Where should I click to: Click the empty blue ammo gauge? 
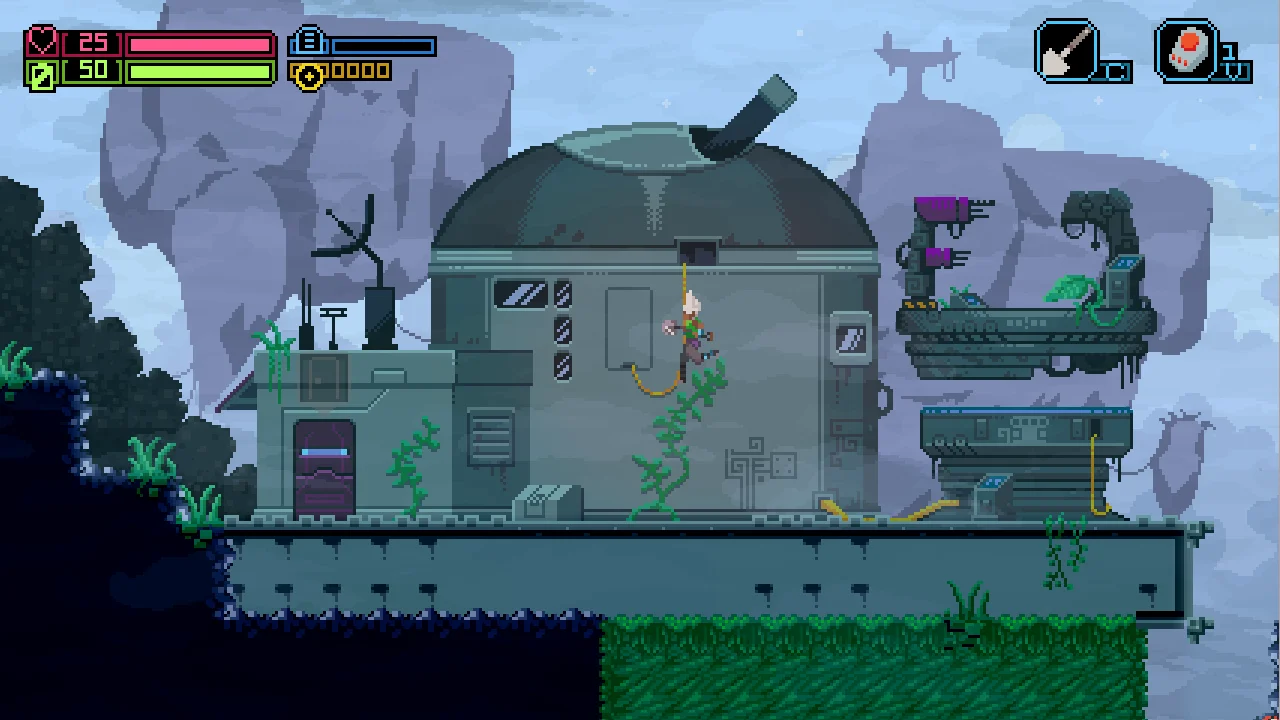point(385,45)
